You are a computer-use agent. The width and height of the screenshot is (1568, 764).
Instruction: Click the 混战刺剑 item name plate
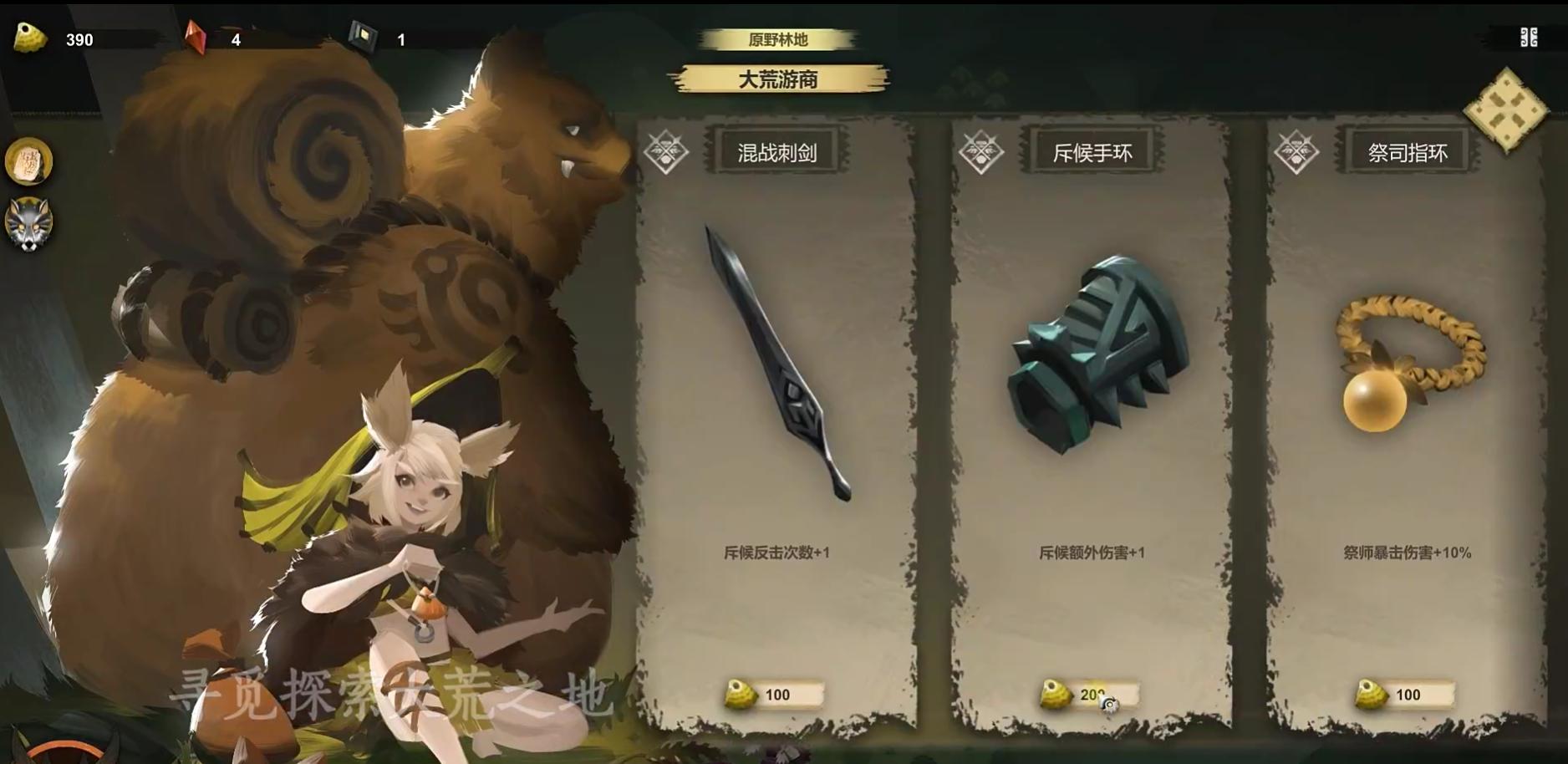pos(777,153)
